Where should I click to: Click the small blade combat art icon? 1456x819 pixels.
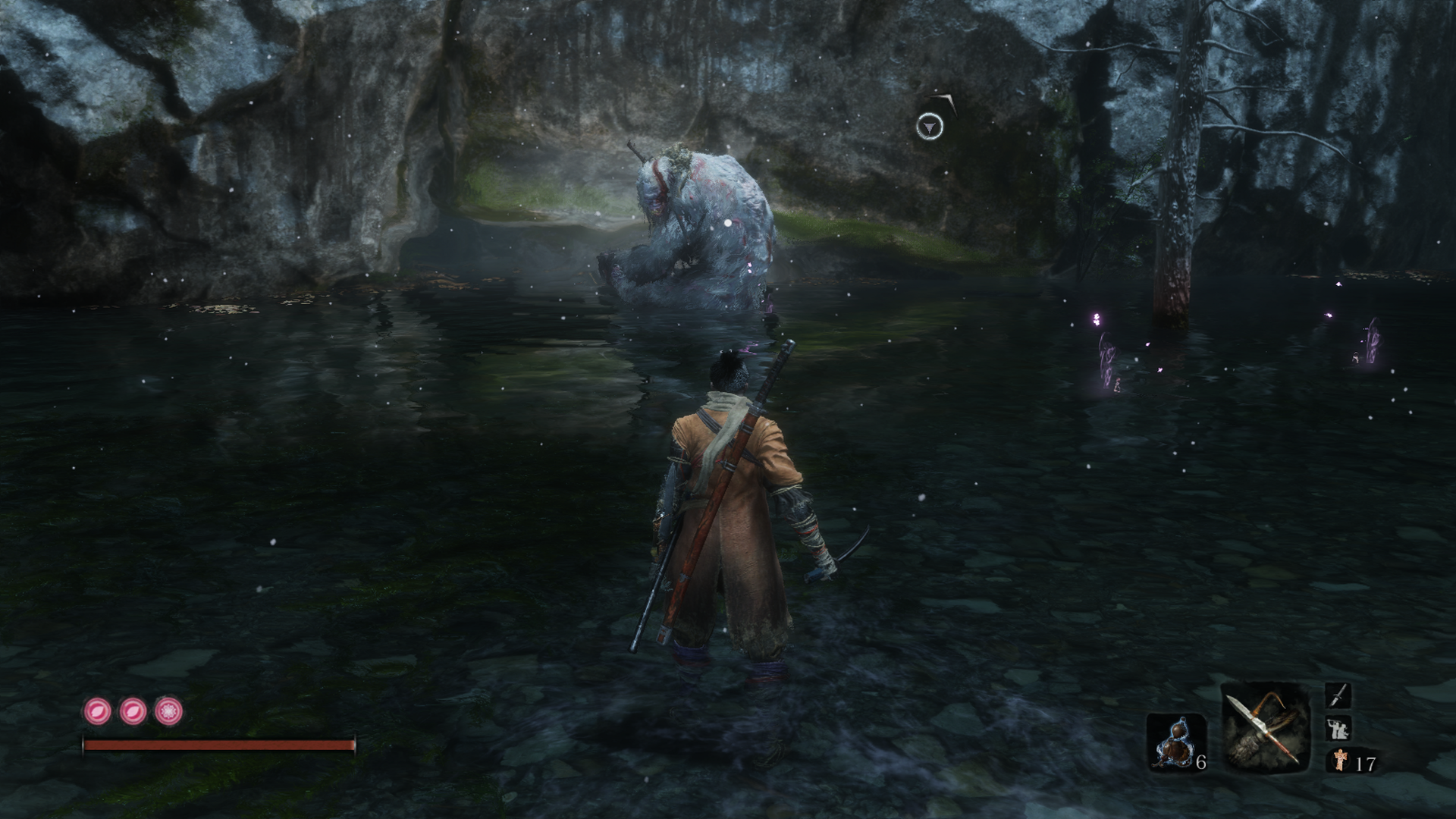click(1338, 695)
